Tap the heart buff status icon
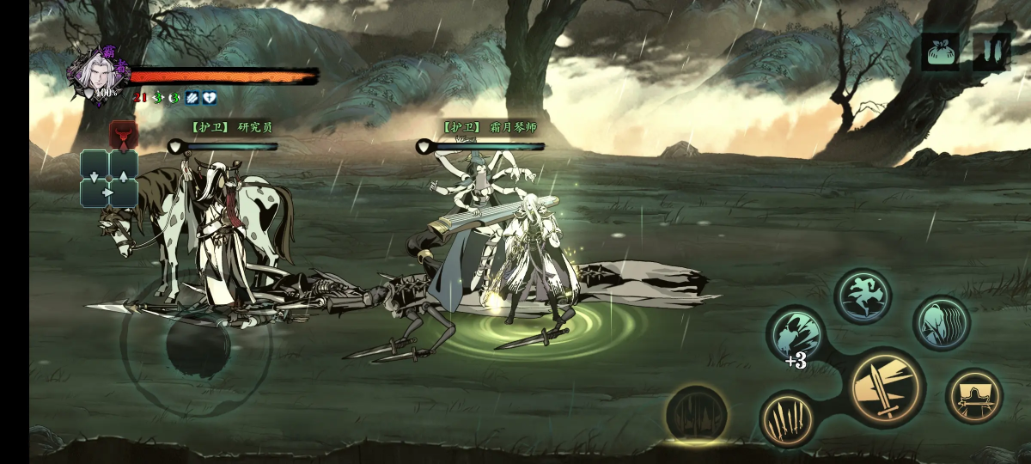 click(x=209, y=98)
